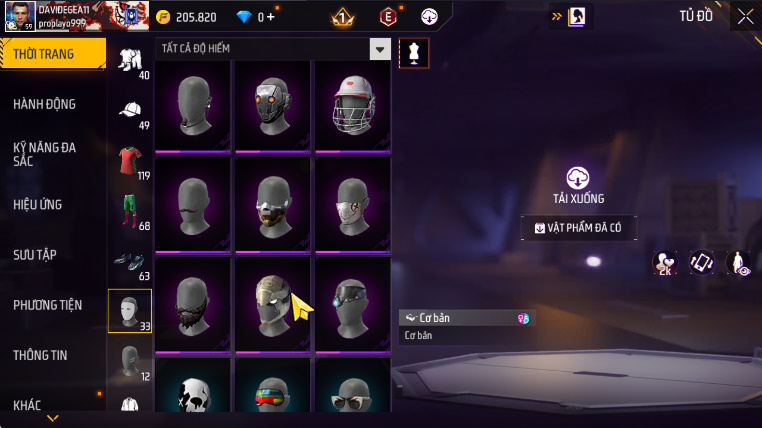Switch to the Hành Động section
762x428 pixels.
tap(45, 104)
